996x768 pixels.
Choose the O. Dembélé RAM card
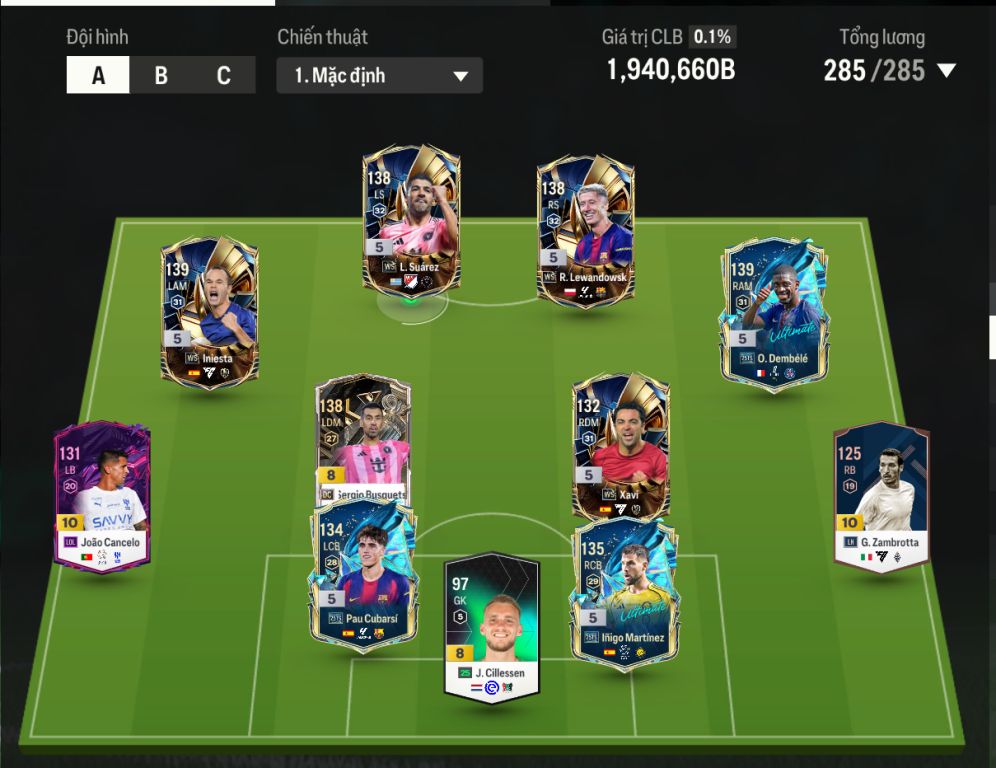pyautogui.click(x=772, y=312)
